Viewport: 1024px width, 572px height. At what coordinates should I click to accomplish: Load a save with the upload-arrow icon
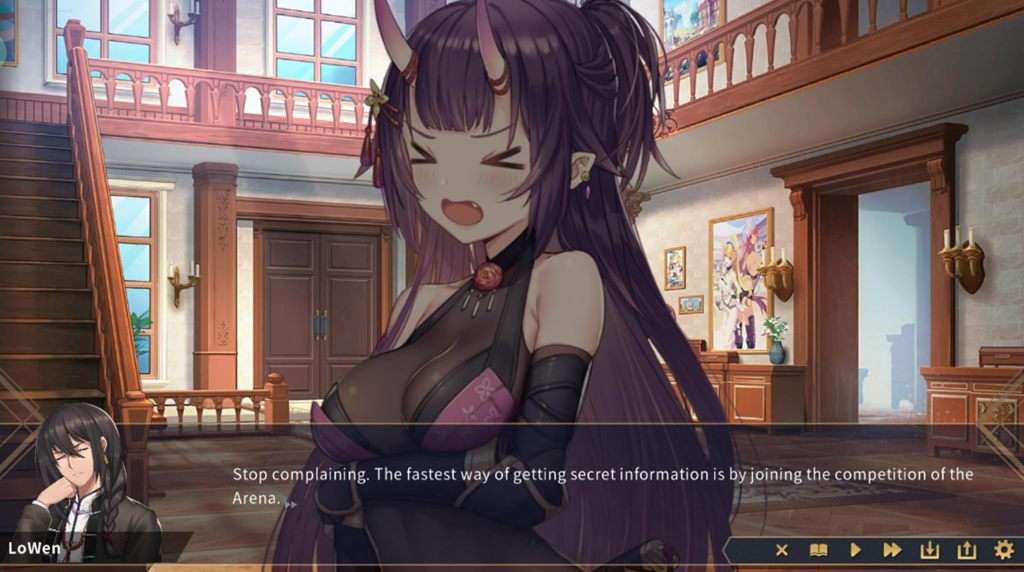966,550
